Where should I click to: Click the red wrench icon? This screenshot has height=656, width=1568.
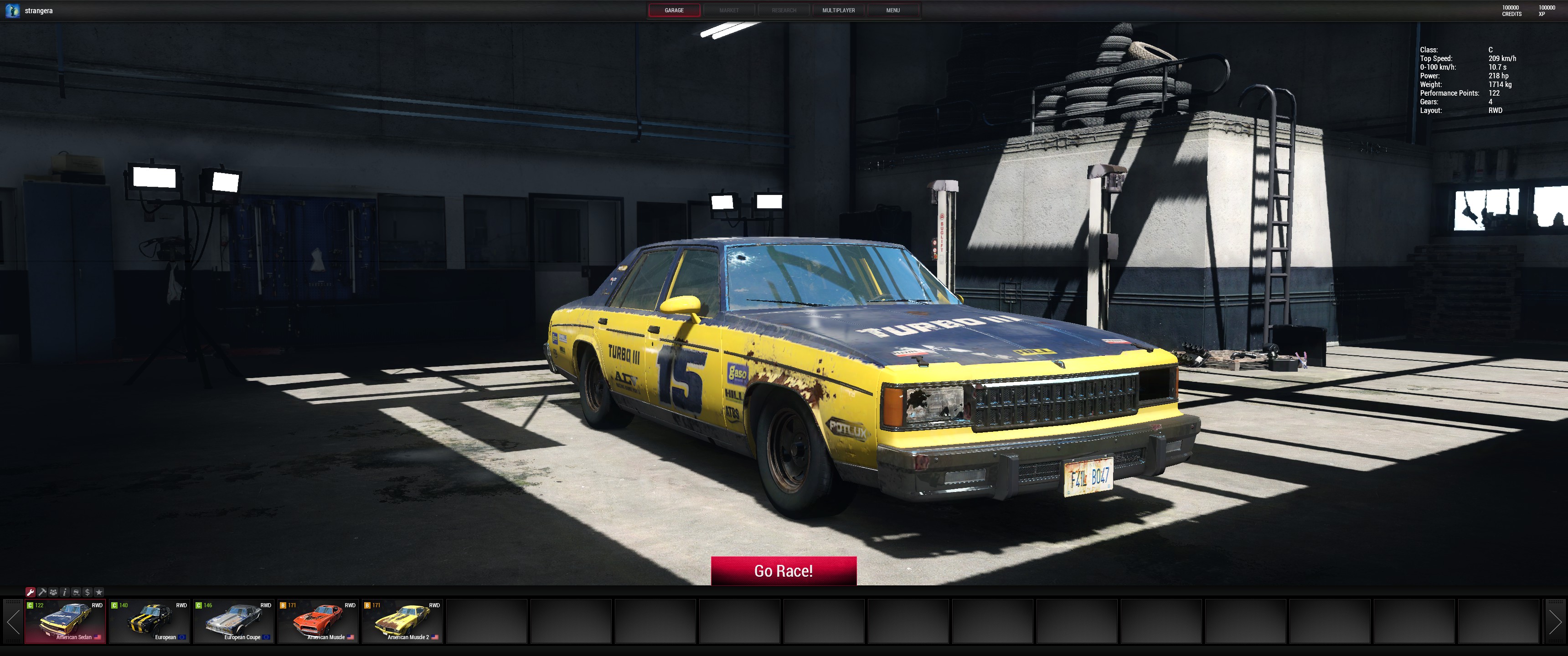[31, 592]
